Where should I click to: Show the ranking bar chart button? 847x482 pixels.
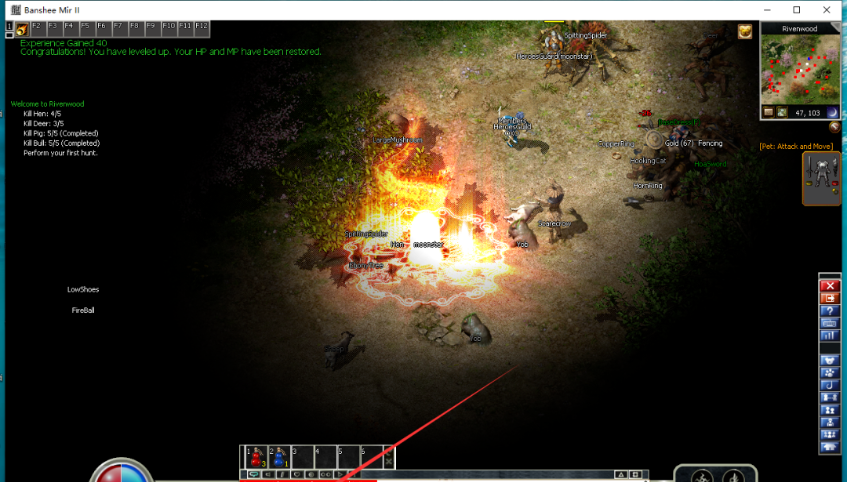point(828,335)
